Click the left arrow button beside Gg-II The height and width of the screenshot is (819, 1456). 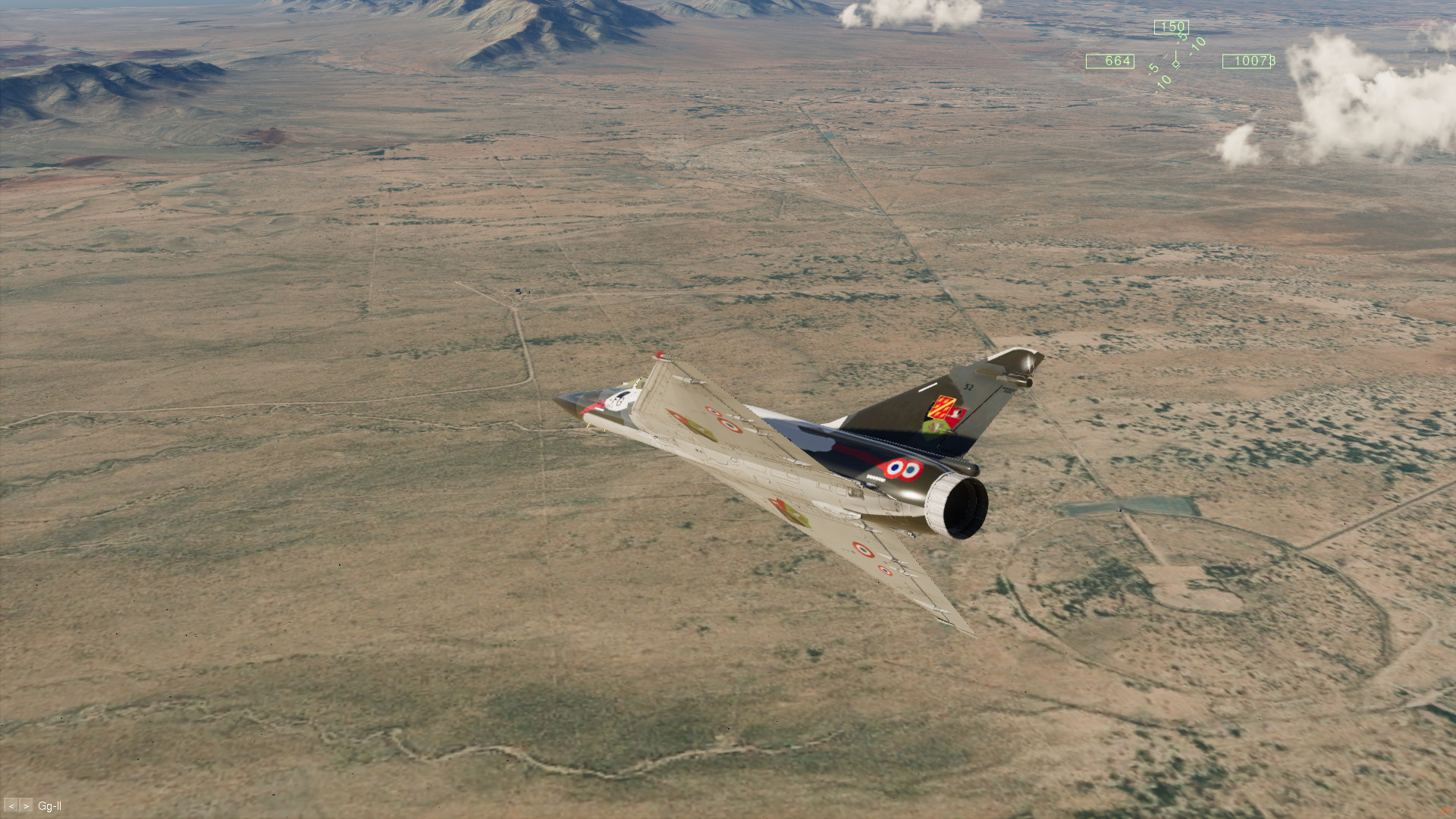pos(11,806)
